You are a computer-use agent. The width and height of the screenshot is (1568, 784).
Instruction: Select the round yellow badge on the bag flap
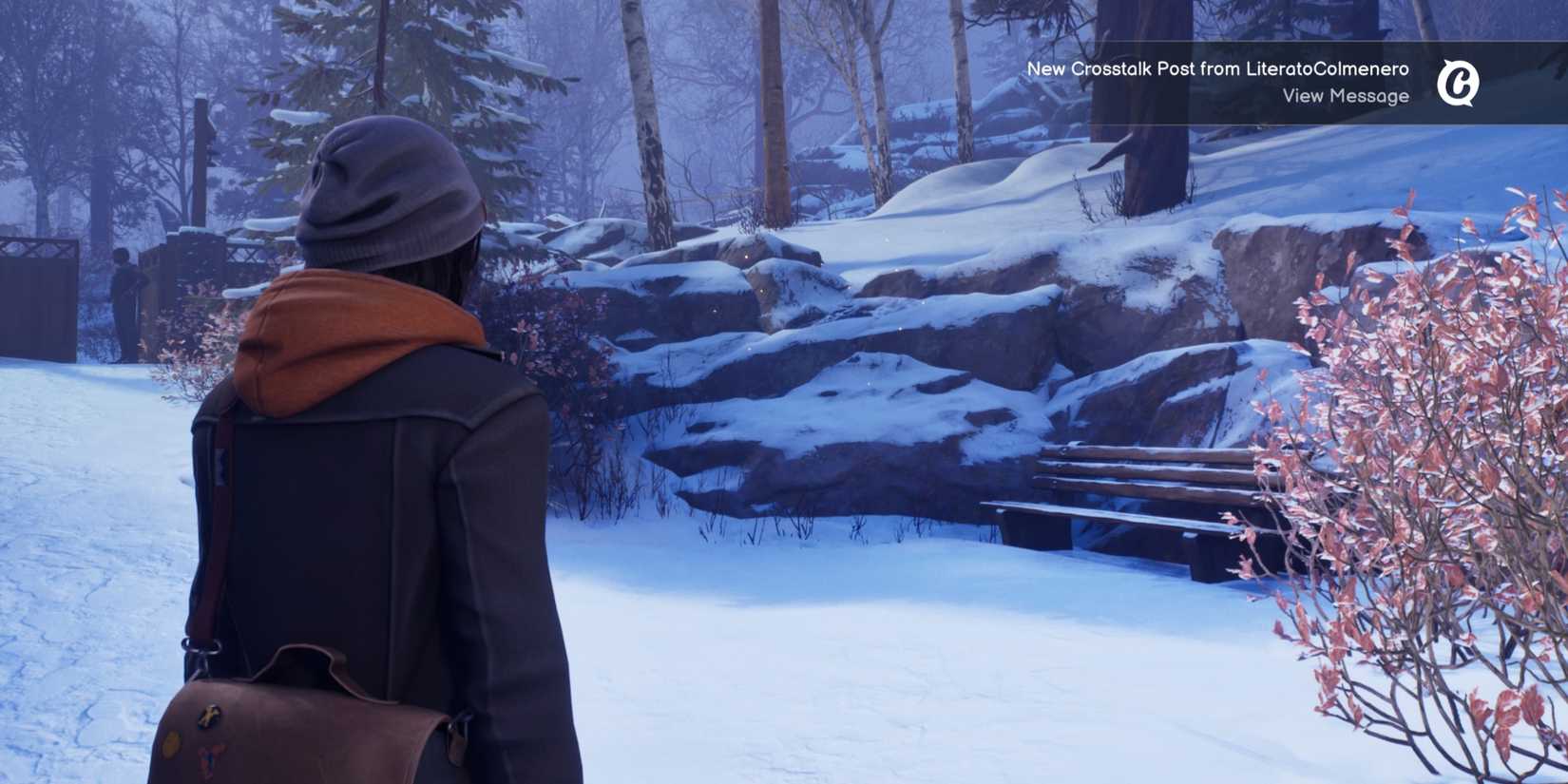171,743
